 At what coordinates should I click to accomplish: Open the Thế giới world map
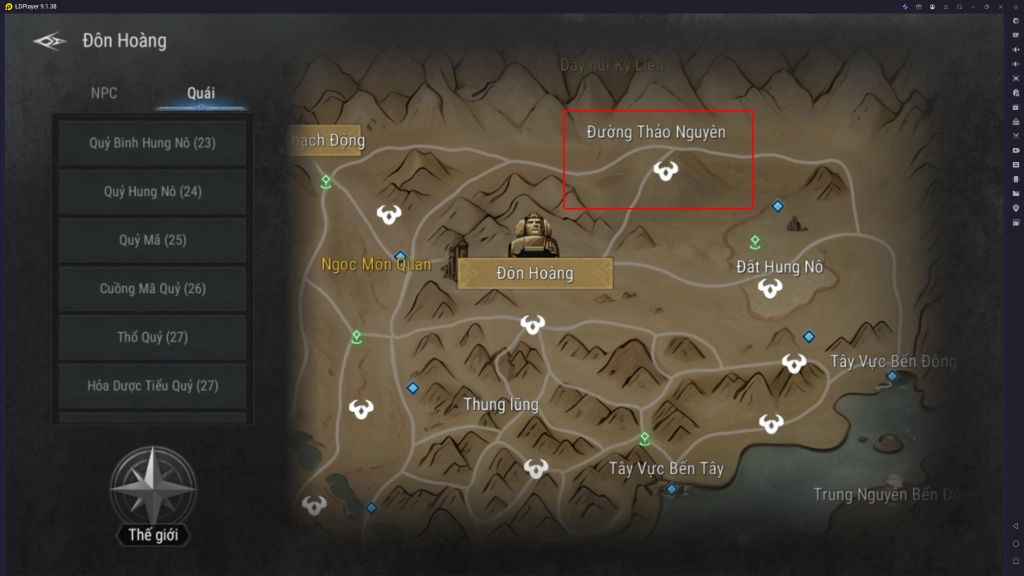[x=152, y=494]
